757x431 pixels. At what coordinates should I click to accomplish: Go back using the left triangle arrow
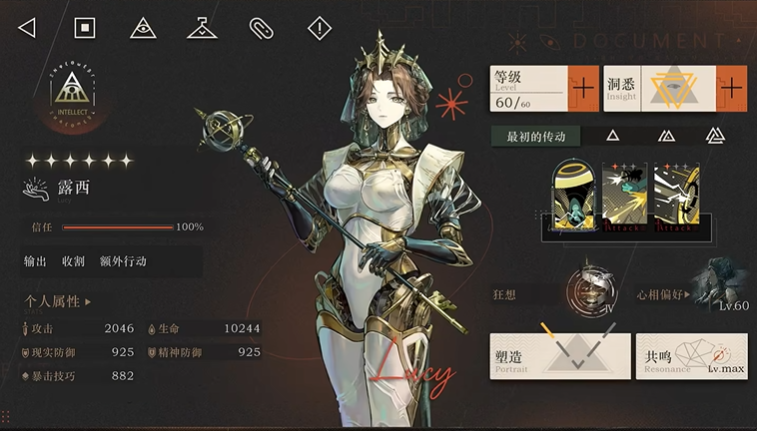[x=27, y=28]
